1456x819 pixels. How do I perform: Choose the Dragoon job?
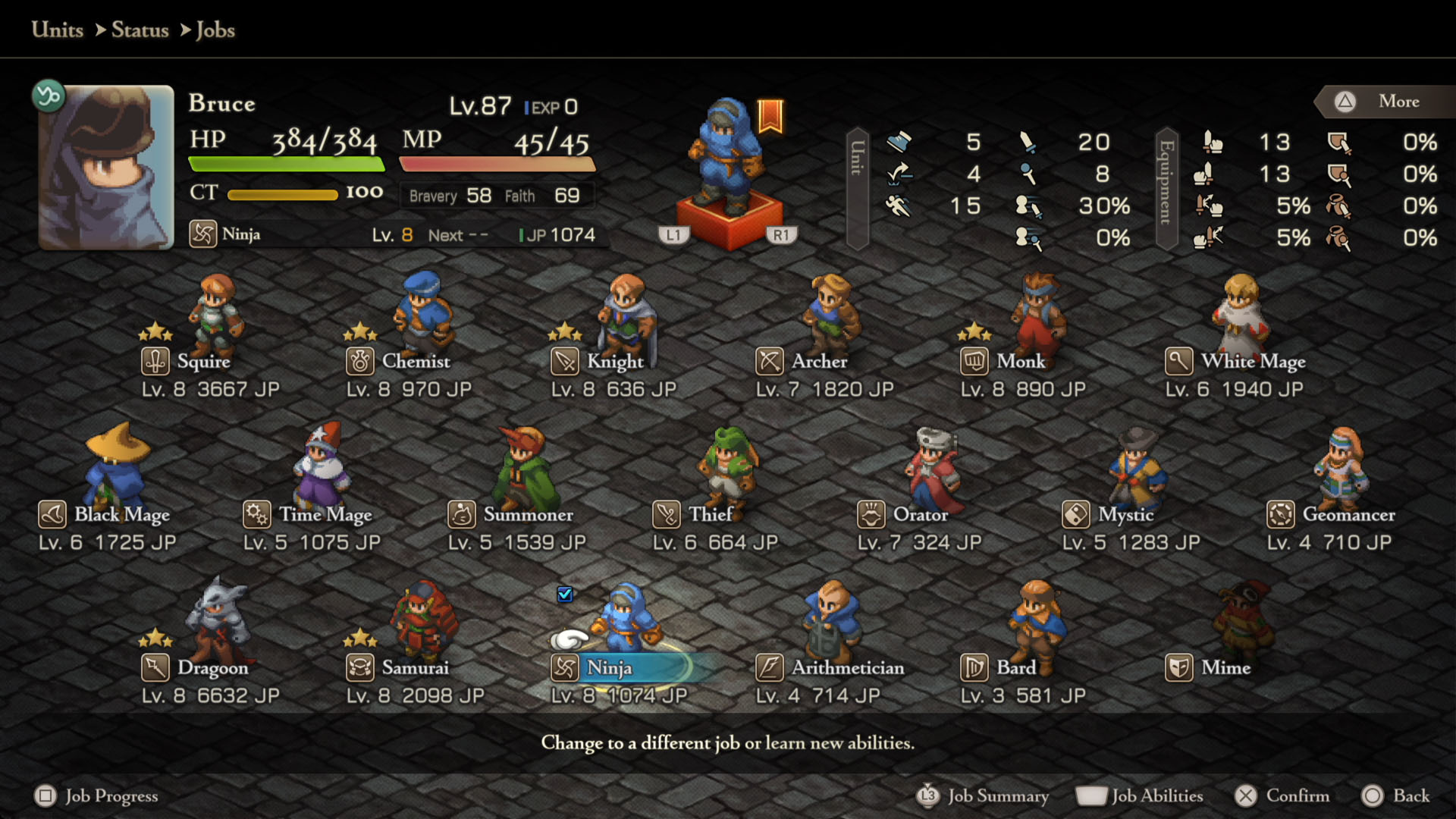coord(212,668)
